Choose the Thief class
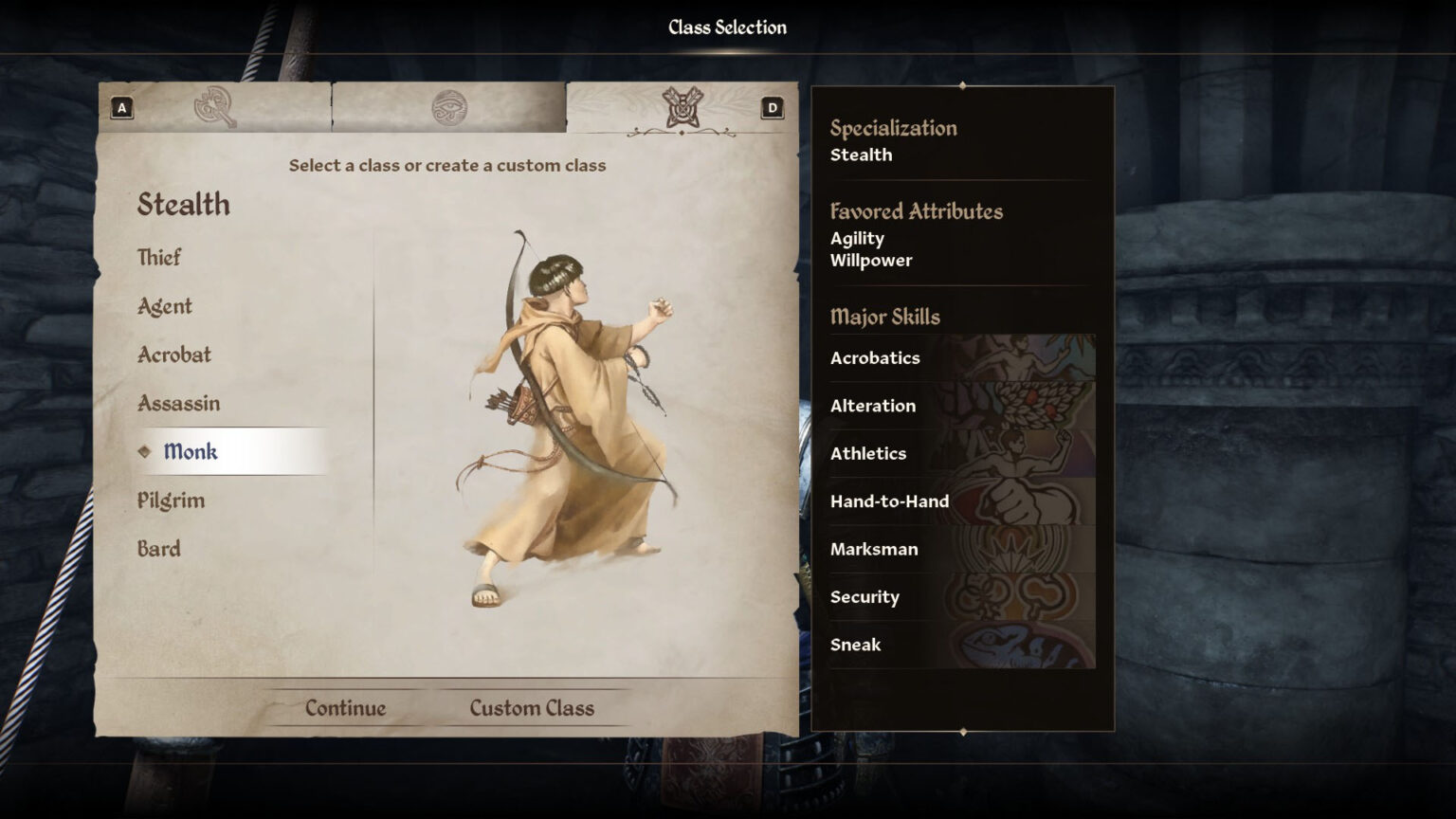Image resolution: width=1456 pixels, height=819 pixels. [x=161, y=257]
